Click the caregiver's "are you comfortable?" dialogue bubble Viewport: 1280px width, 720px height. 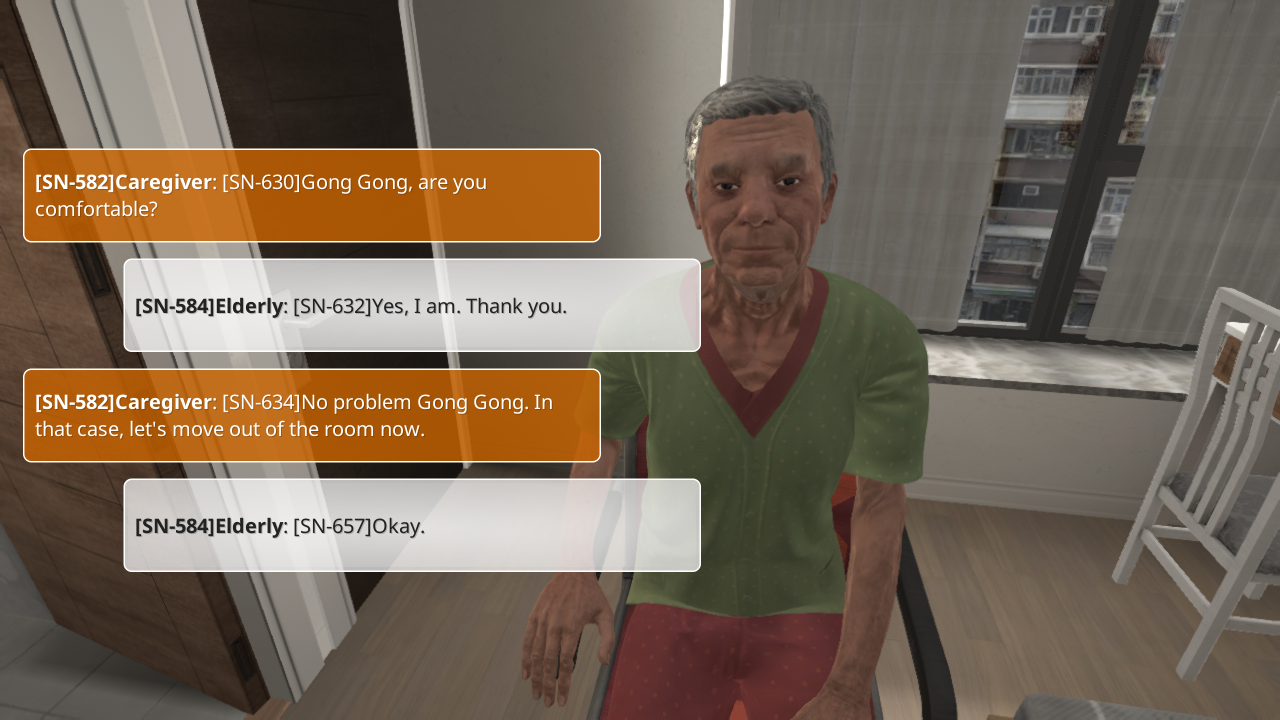pyautogui.click(x=311, y=196)
